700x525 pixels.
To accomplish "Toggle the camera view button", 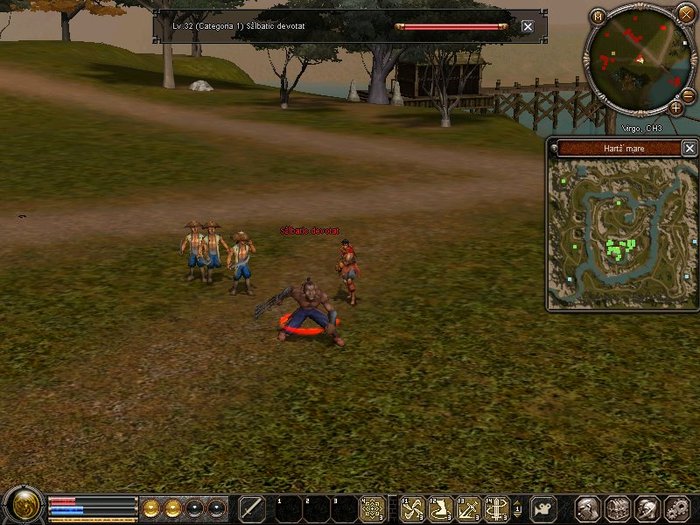I will click(543, 508).
